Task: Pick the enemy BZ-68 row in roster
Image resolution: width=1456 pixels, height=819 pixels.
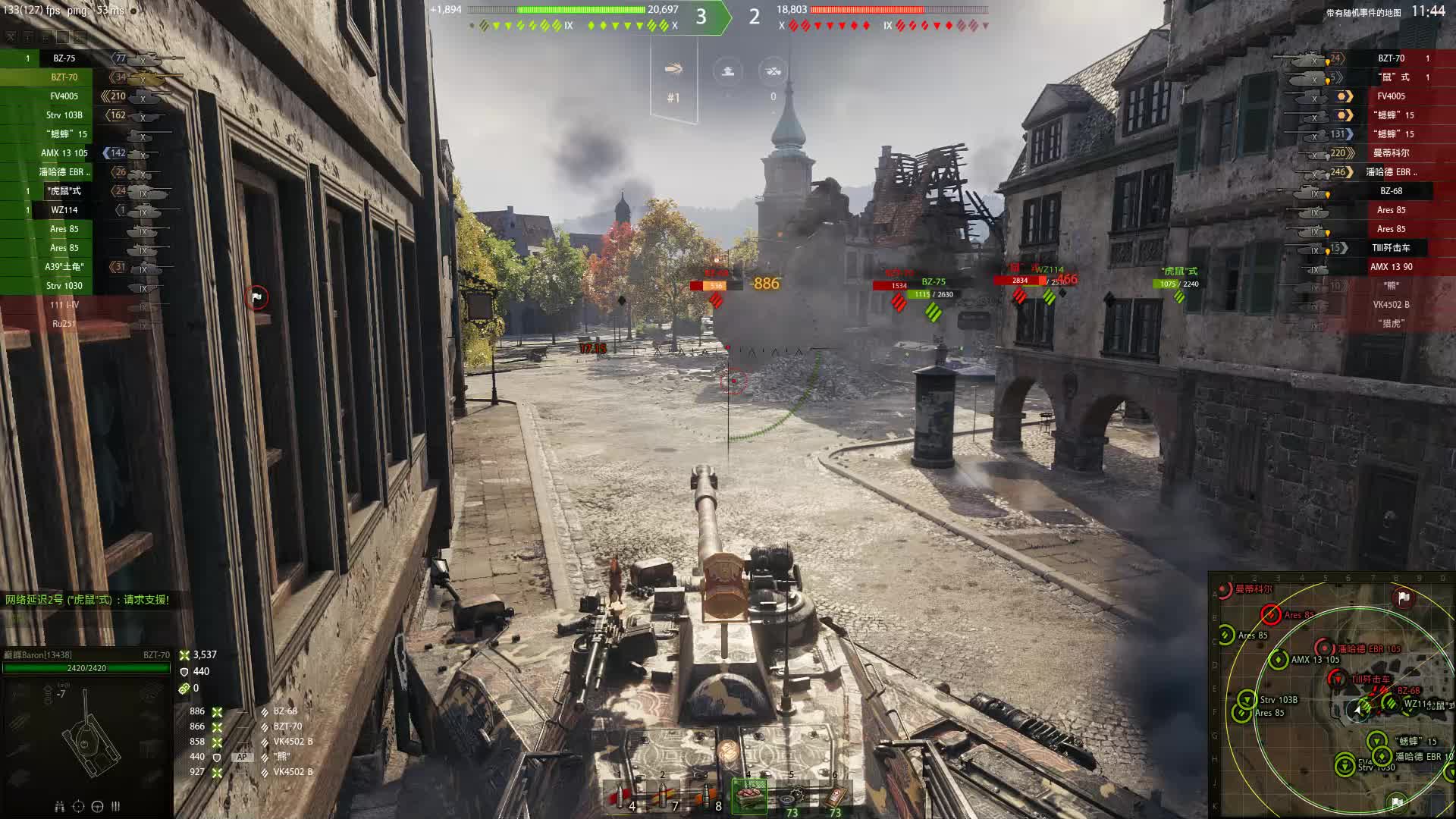Action: click(1391, 191)
